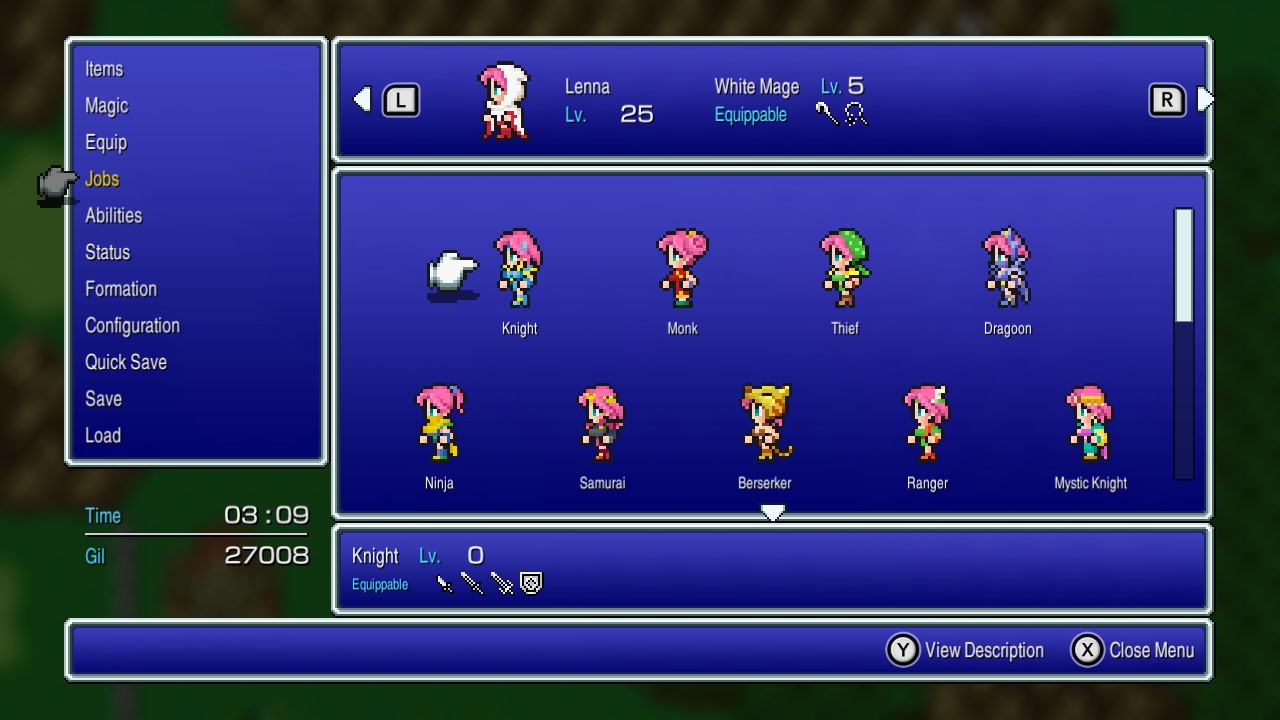
Task: Click Close Menu at the bottom
Action: point(1150,649)
